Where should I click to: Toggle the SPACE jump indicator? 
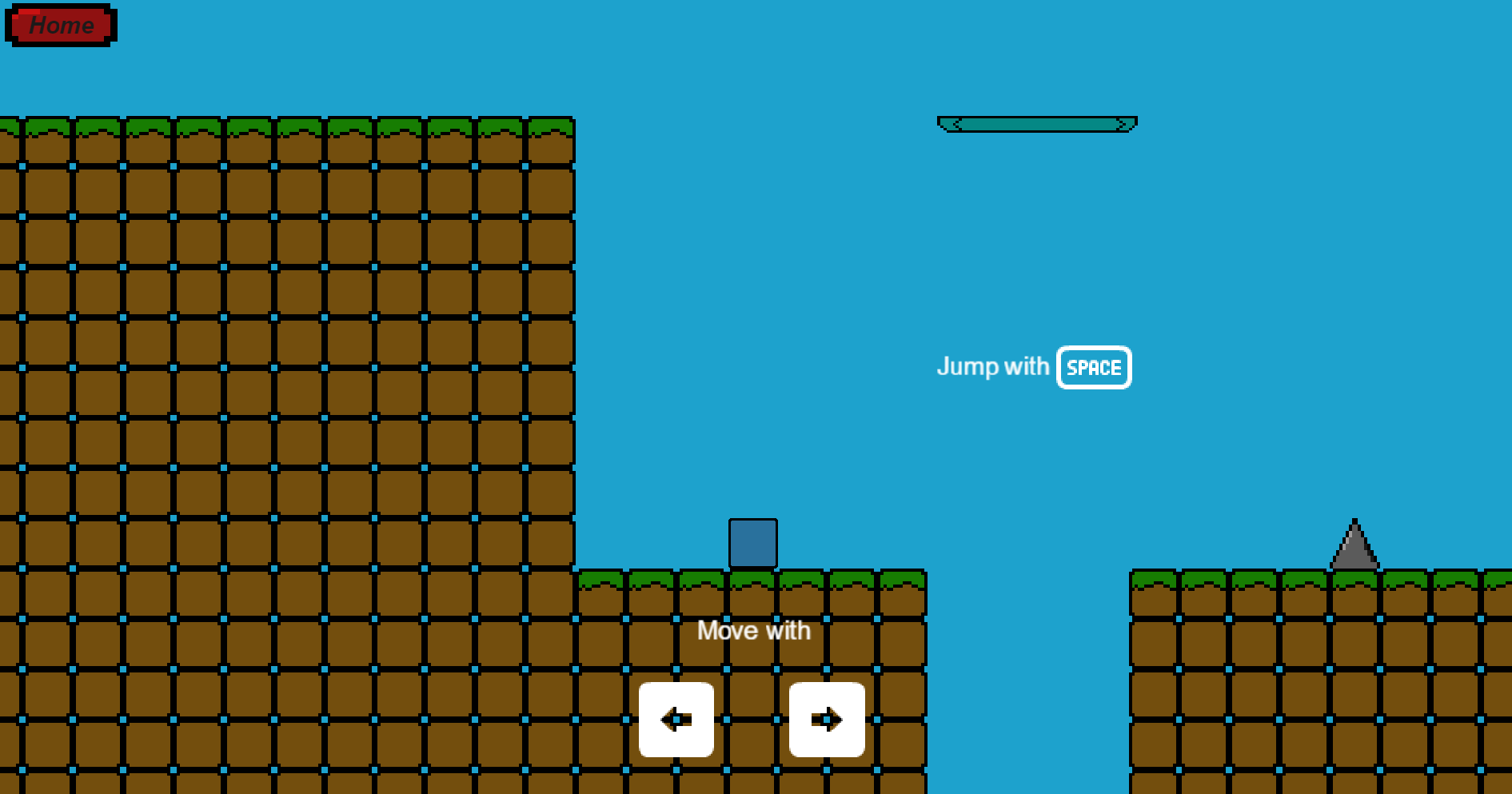coord(1094,367)
